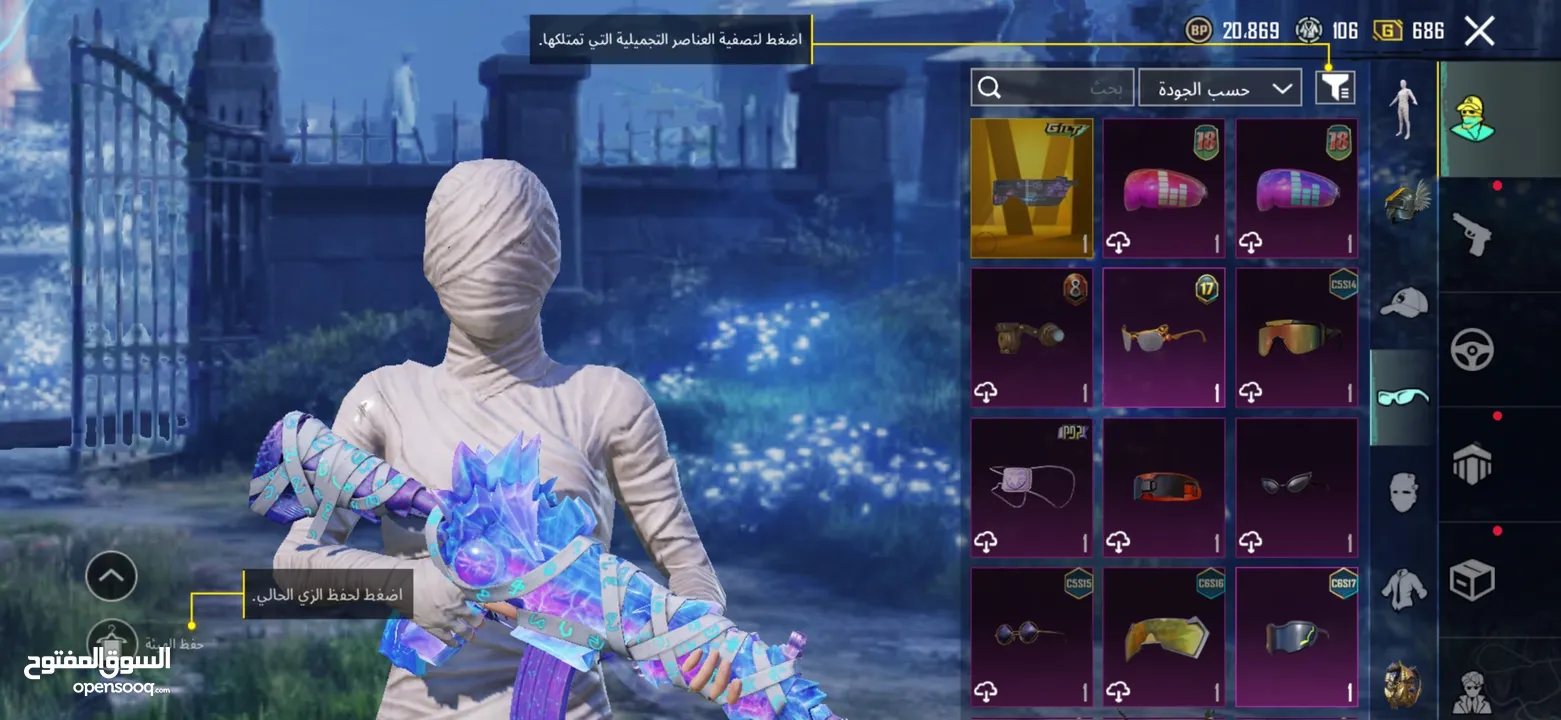Open the cap headwear category
The width and height of the screenshot is (1561, 720).
click(x=1406, y=300)
